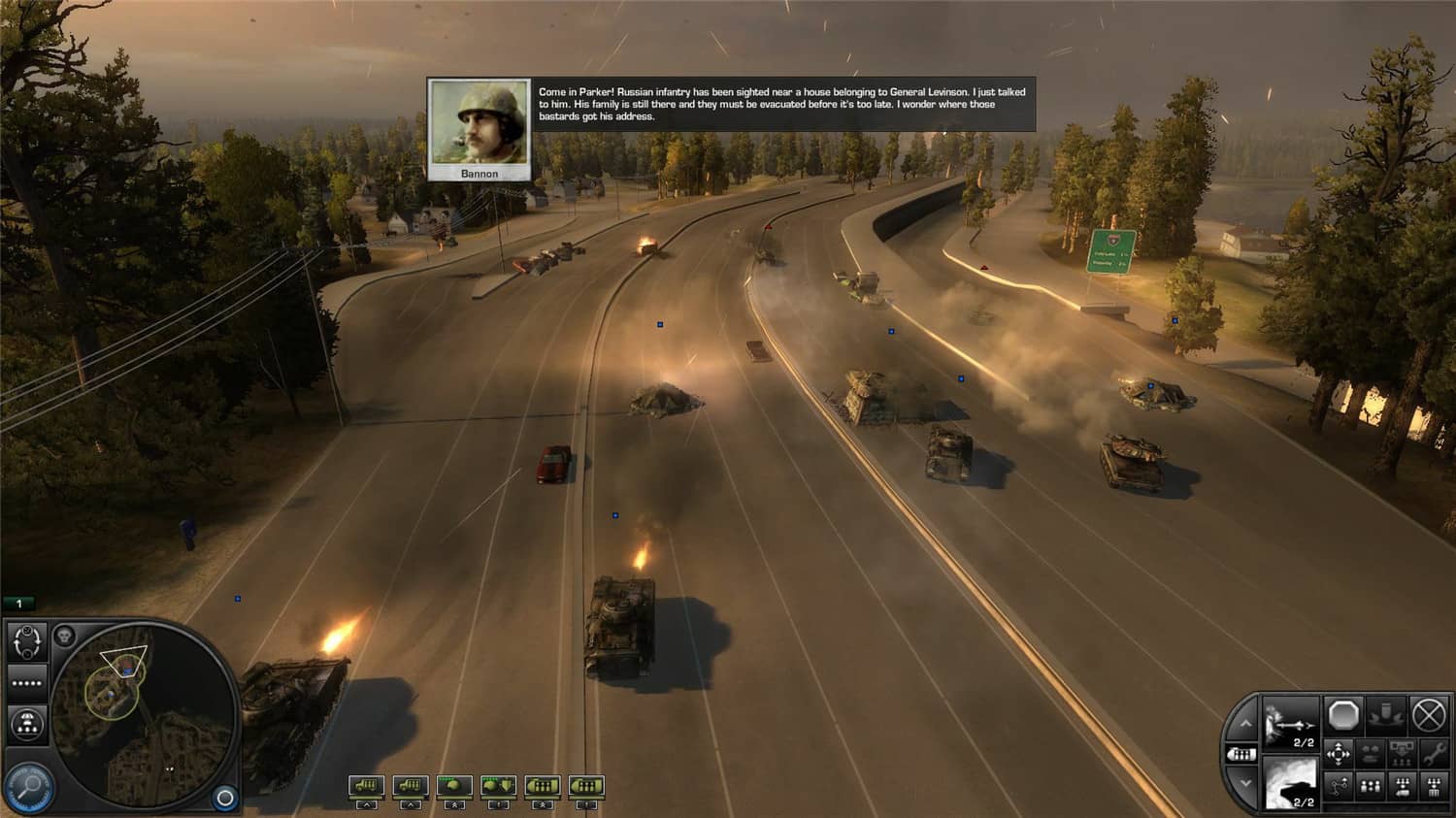Adjust the minimap zoom magnifier dial
This screenshot has height=818, width=1456.
(27, 784)
